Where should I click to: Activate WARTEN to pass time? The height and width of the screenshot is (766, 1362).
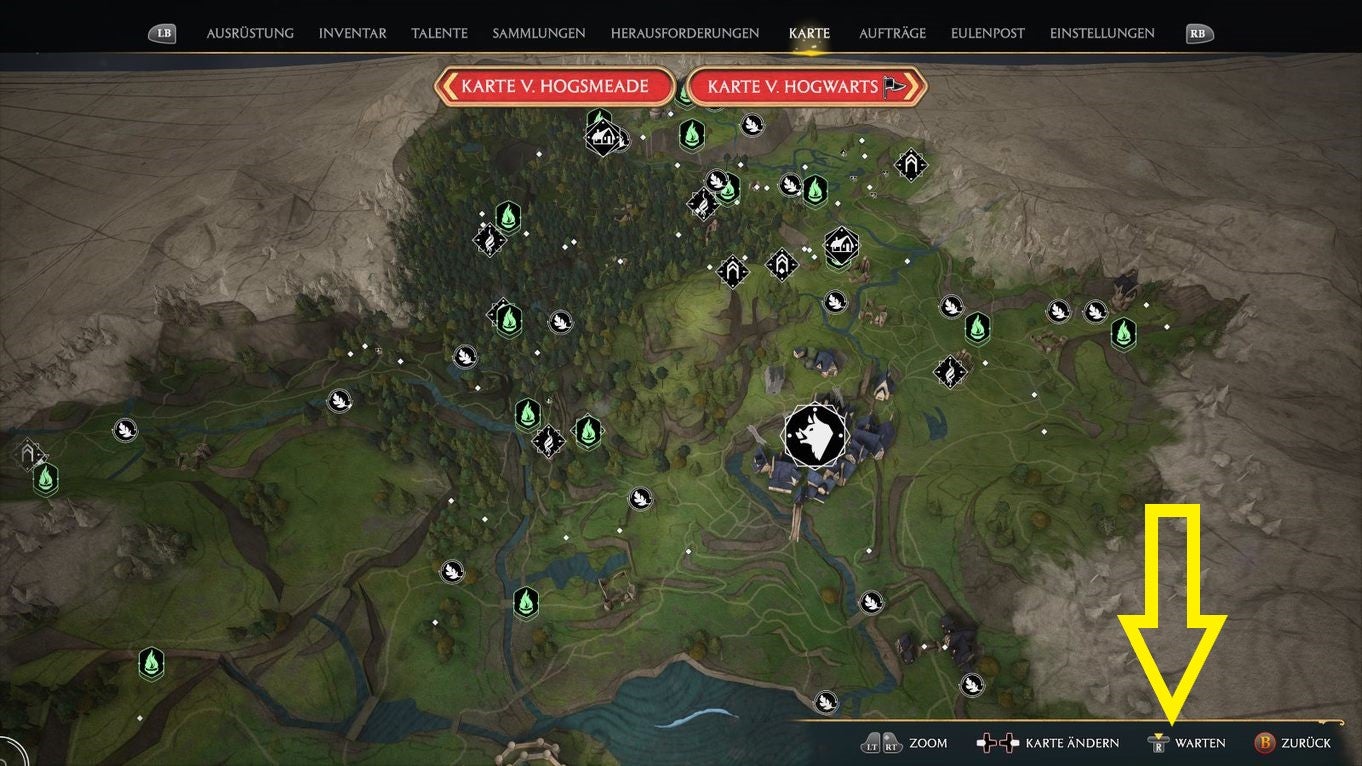click(x=1199, y=743)
